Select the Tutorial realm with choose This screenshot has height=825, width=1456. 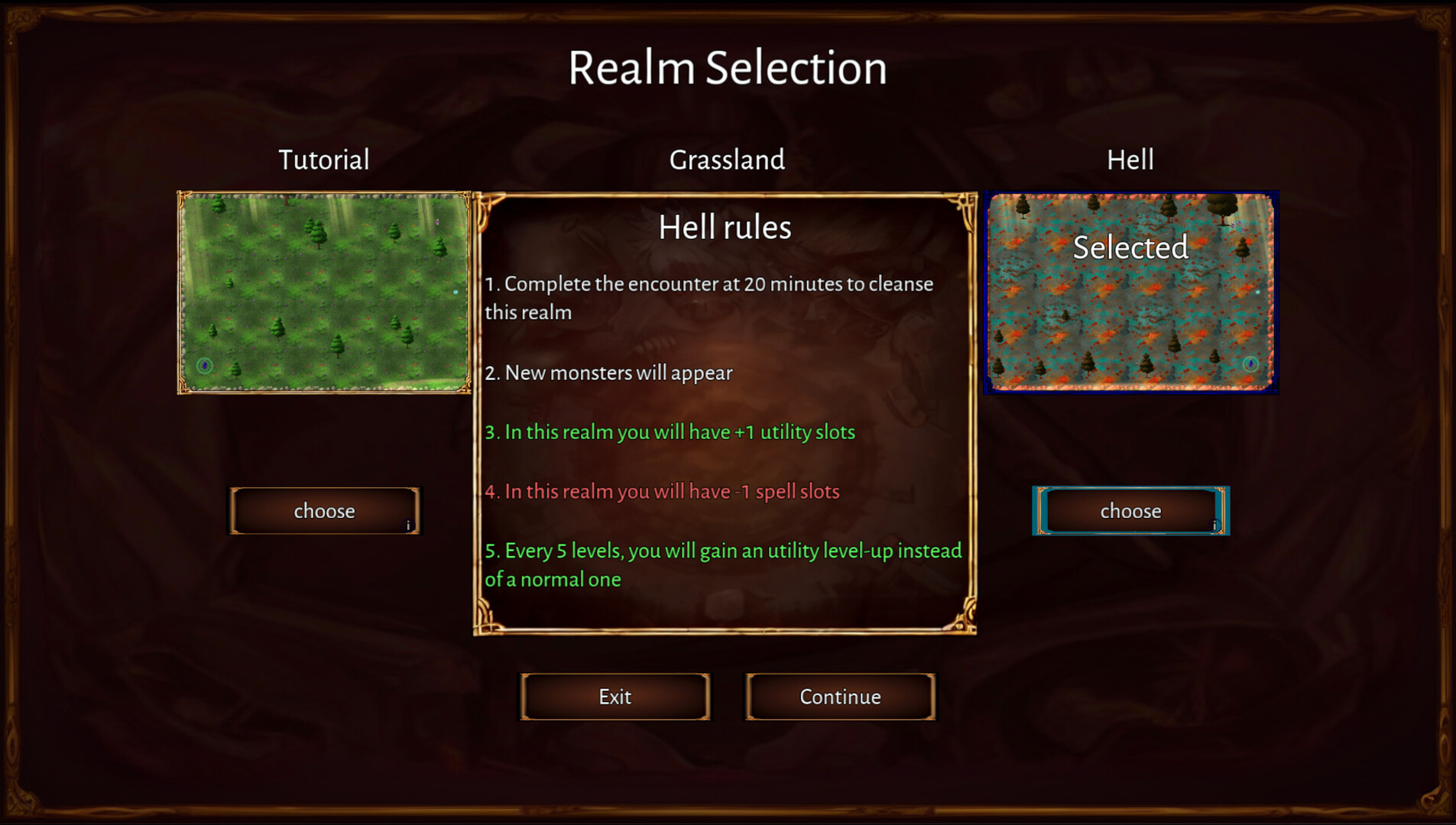(x=324, y=510)
